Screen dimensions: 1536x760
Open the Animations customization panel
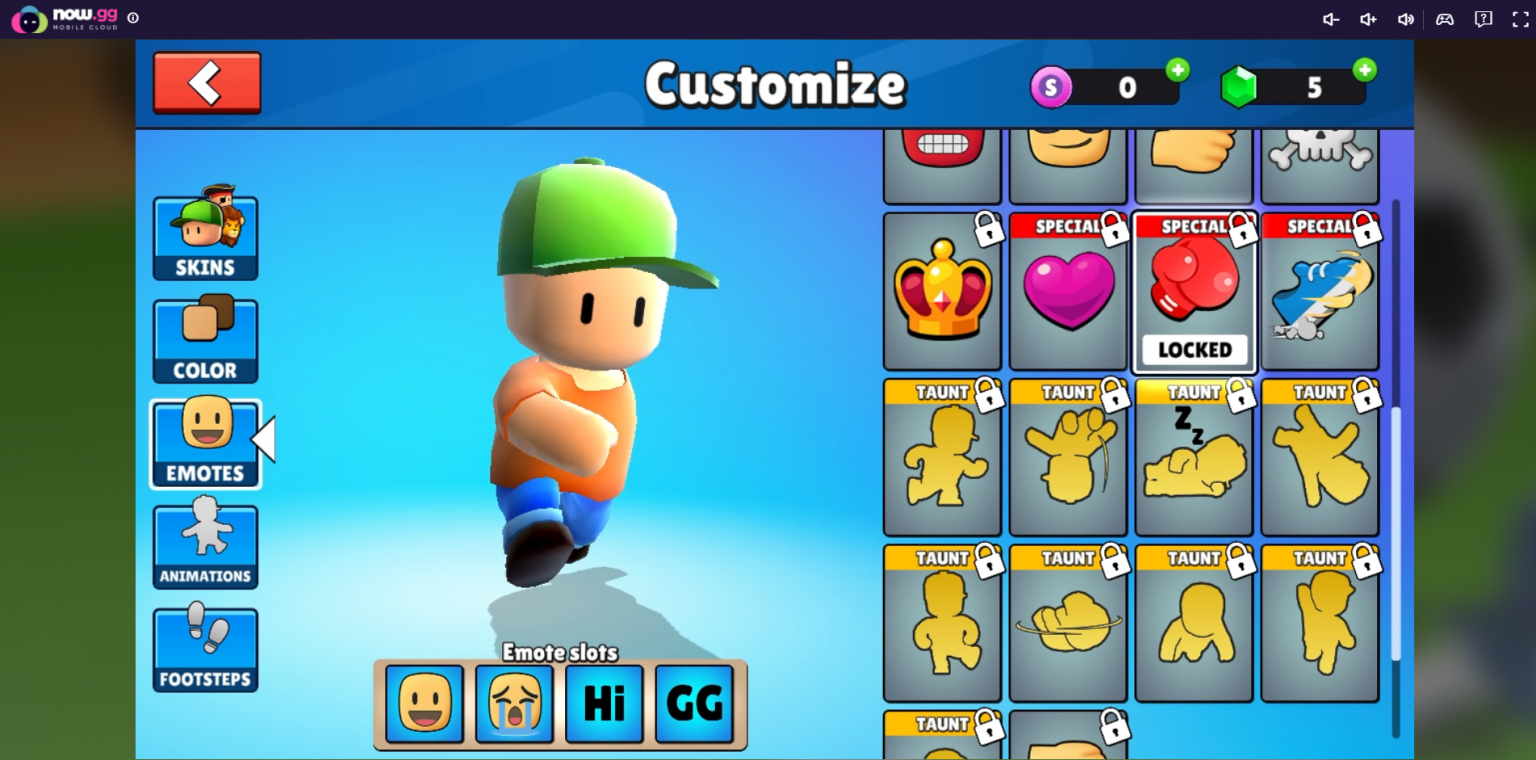[x=205, y=545]
